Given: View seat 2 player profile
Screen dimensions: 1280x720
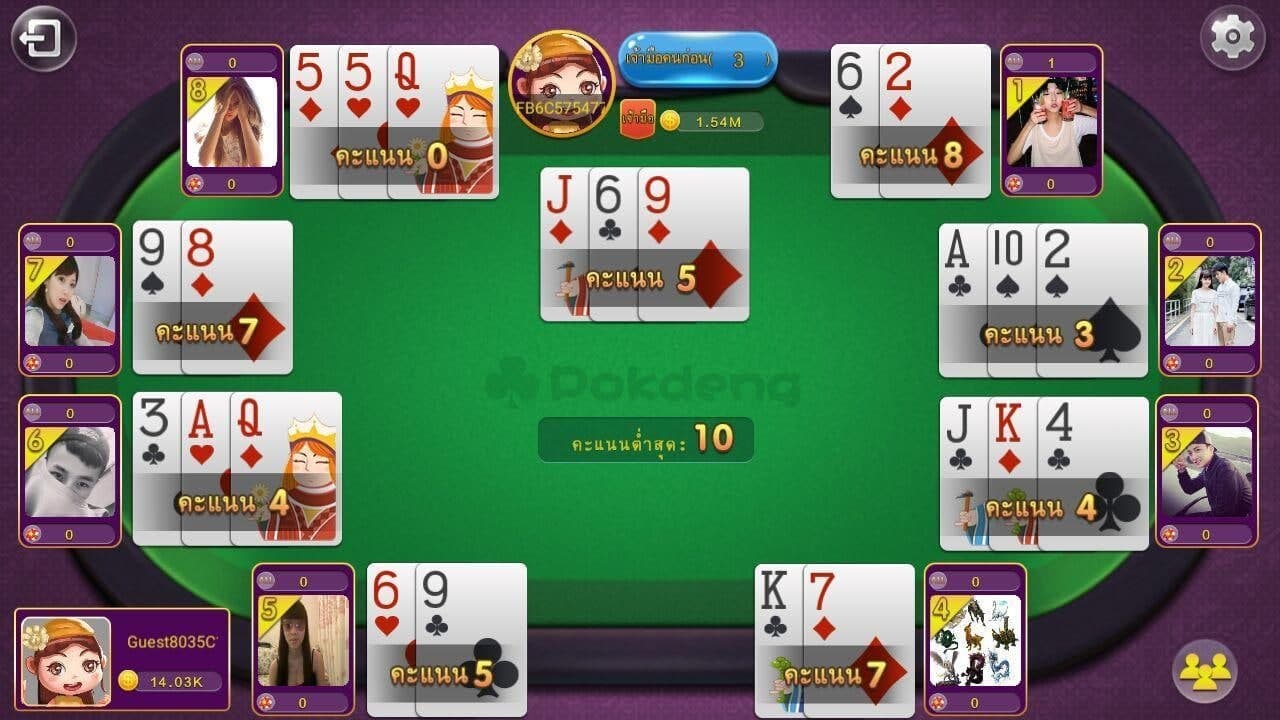Looking at the screenshot, I should point(1209,300).
